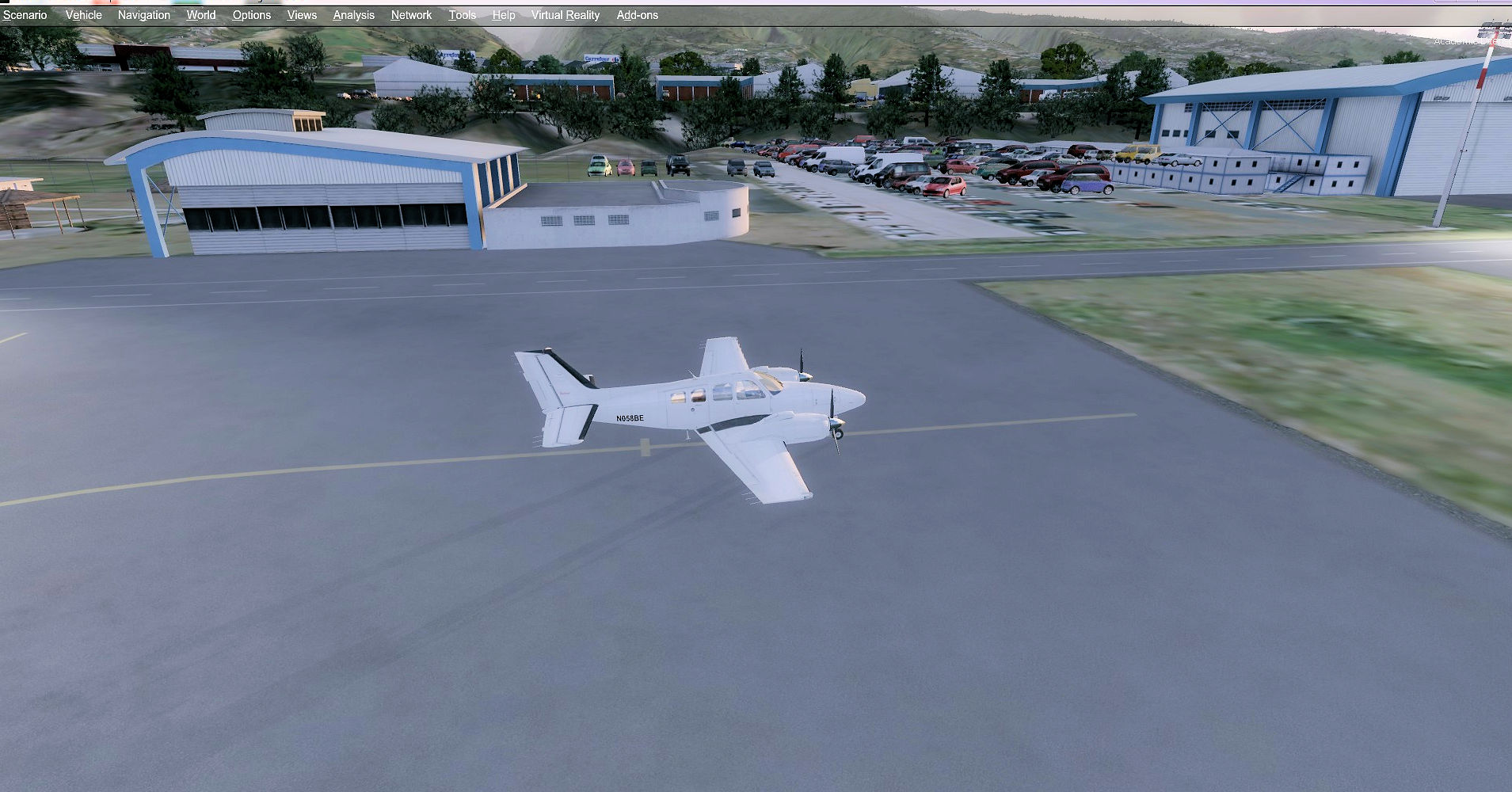Click the Add-ons menu

(x=638, y=15)
